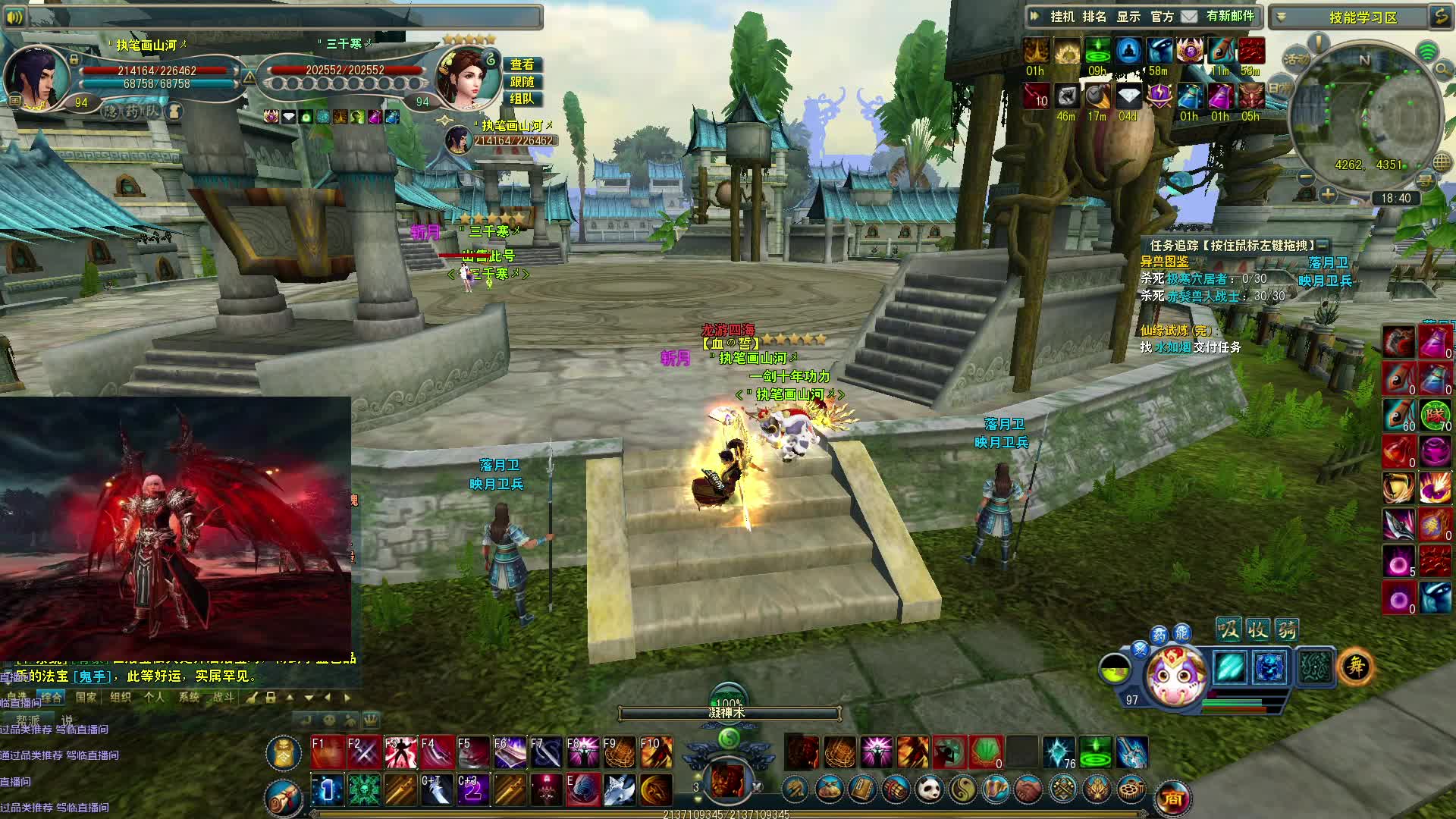Viewport: 1456px width, 819px height.
Task: Open the 挂机 auto-play menu
Action: (x=1062, y=17)
